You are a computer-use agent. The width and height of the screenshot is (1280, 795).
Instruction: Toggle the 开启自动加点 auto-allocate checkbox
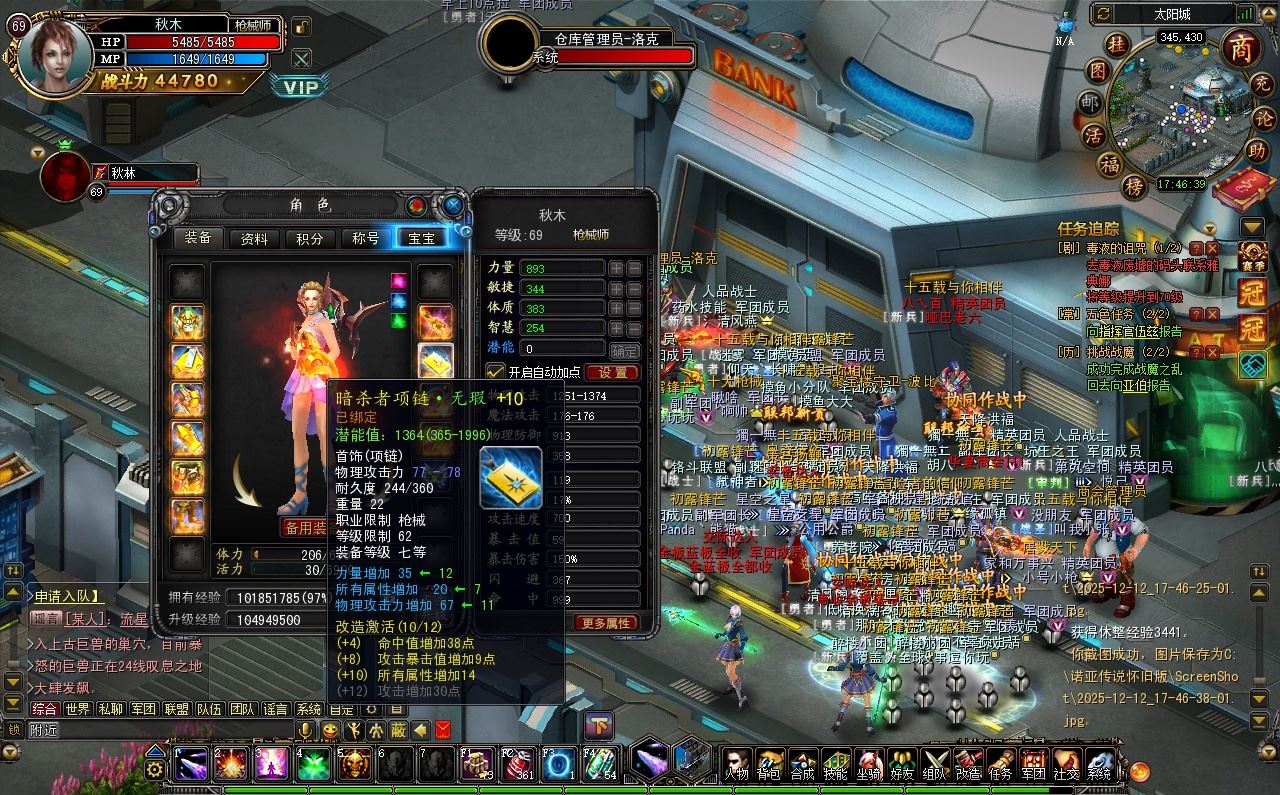(x=495, y=372)
